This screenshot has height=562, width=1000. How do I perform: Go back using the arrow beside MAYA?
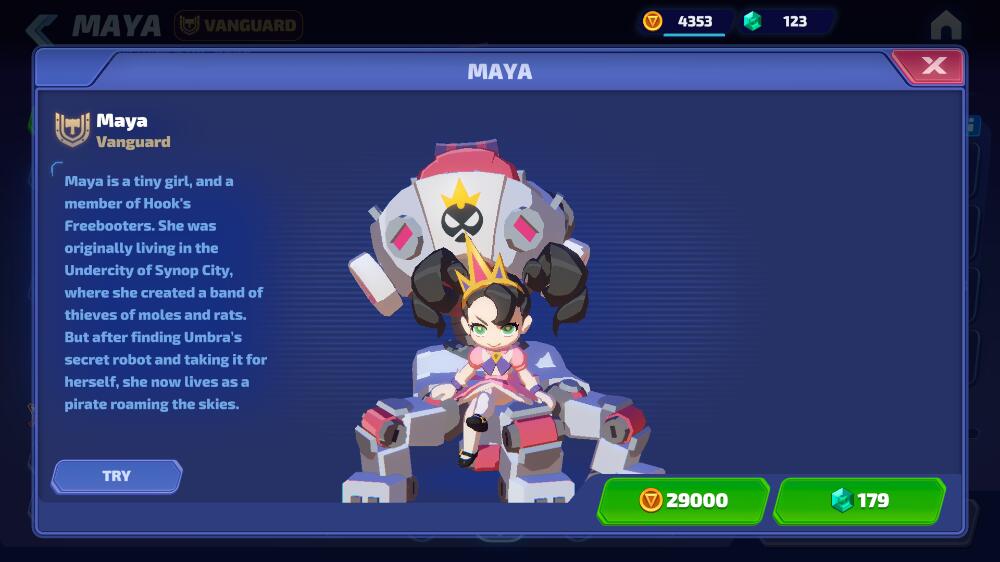41,27
